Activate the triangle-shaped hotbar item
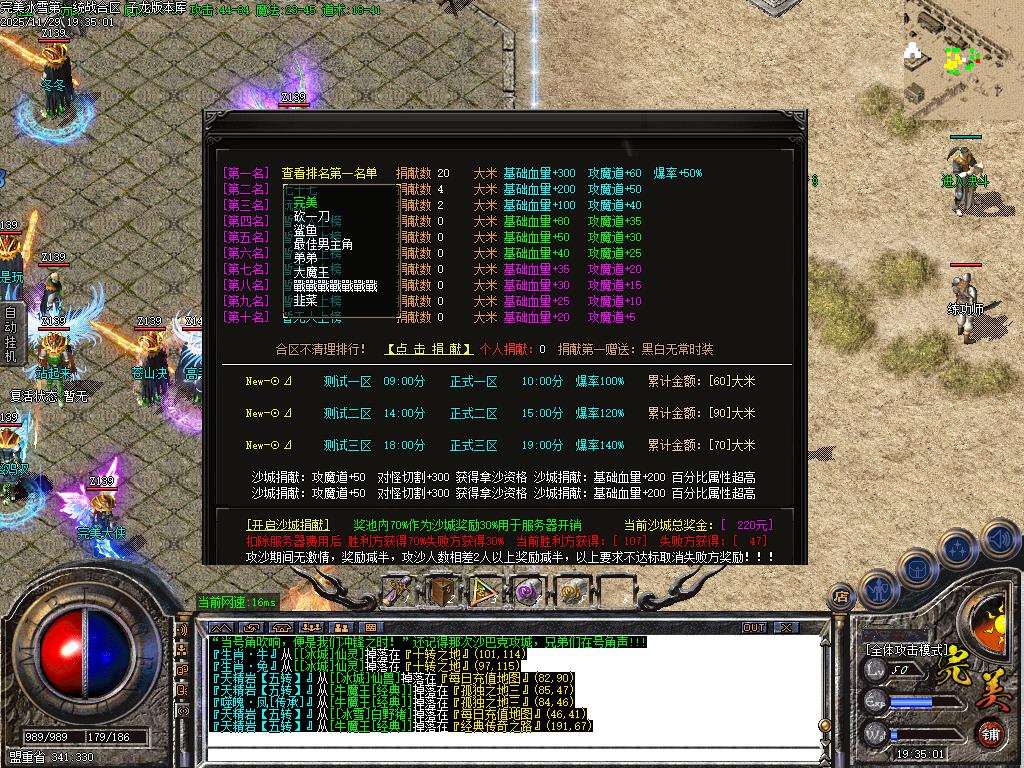1024x768 pixels. 485,591
